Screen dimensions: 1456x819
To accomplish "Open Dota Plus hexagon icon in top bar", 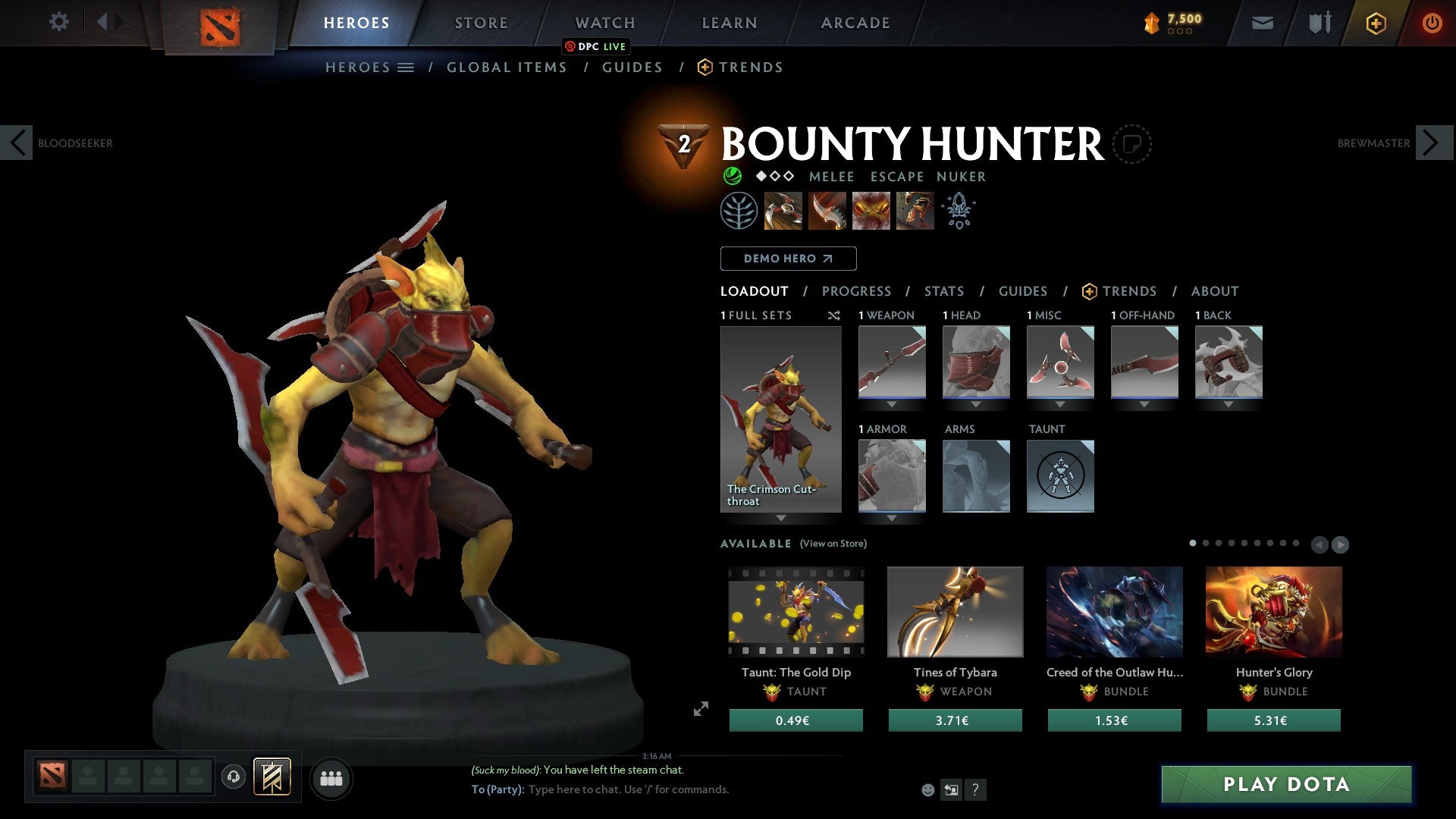I will coord(1376,22).
